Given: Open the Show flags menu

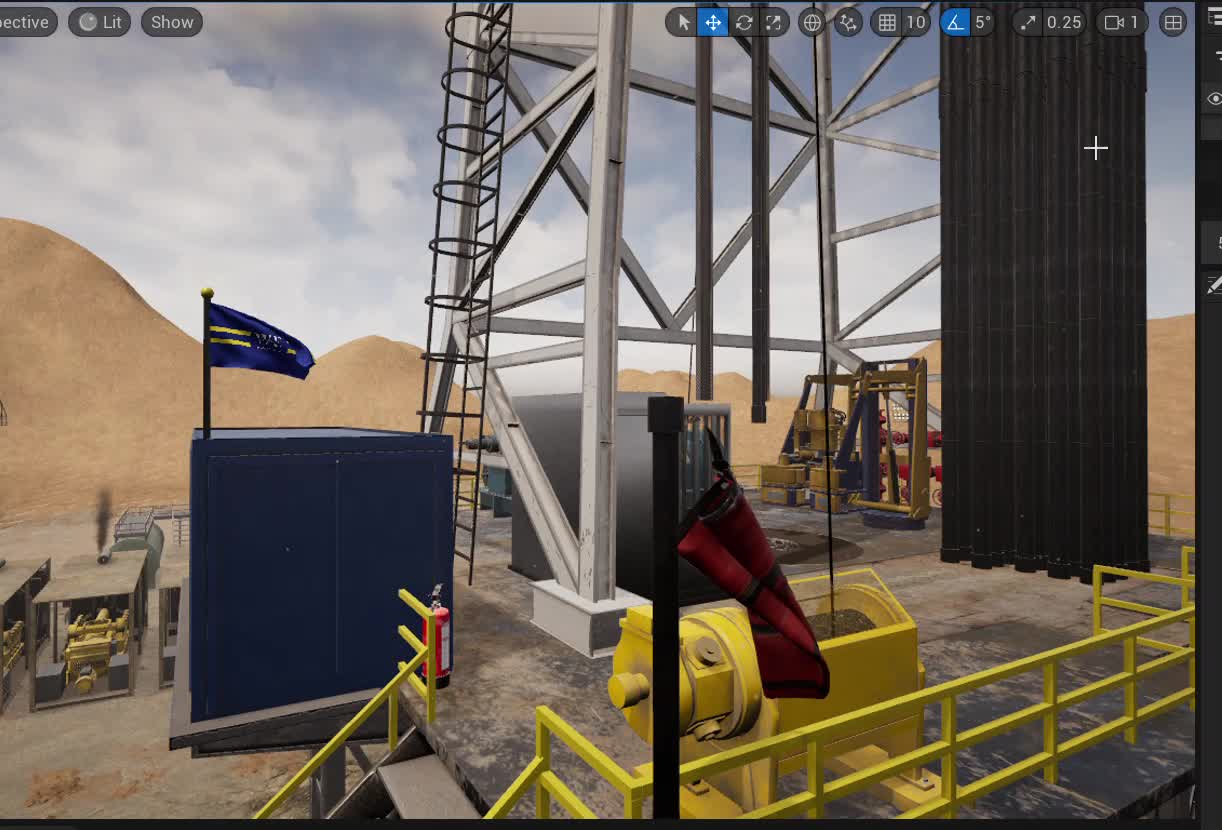Looking at the screenshot, I should [x=172, y=22].
